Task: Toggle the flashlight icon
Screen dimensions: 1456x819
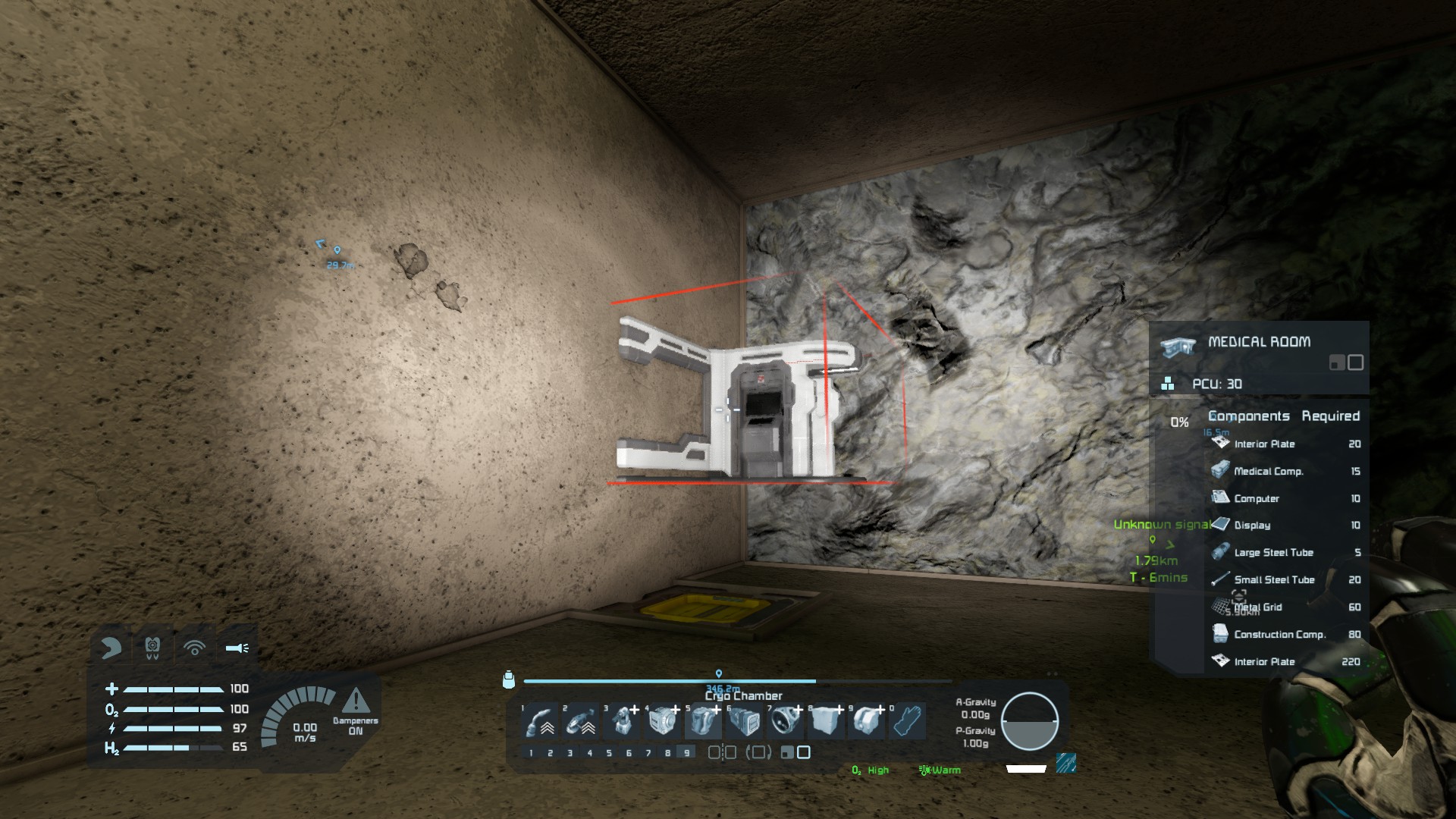Action: (237, 648)
